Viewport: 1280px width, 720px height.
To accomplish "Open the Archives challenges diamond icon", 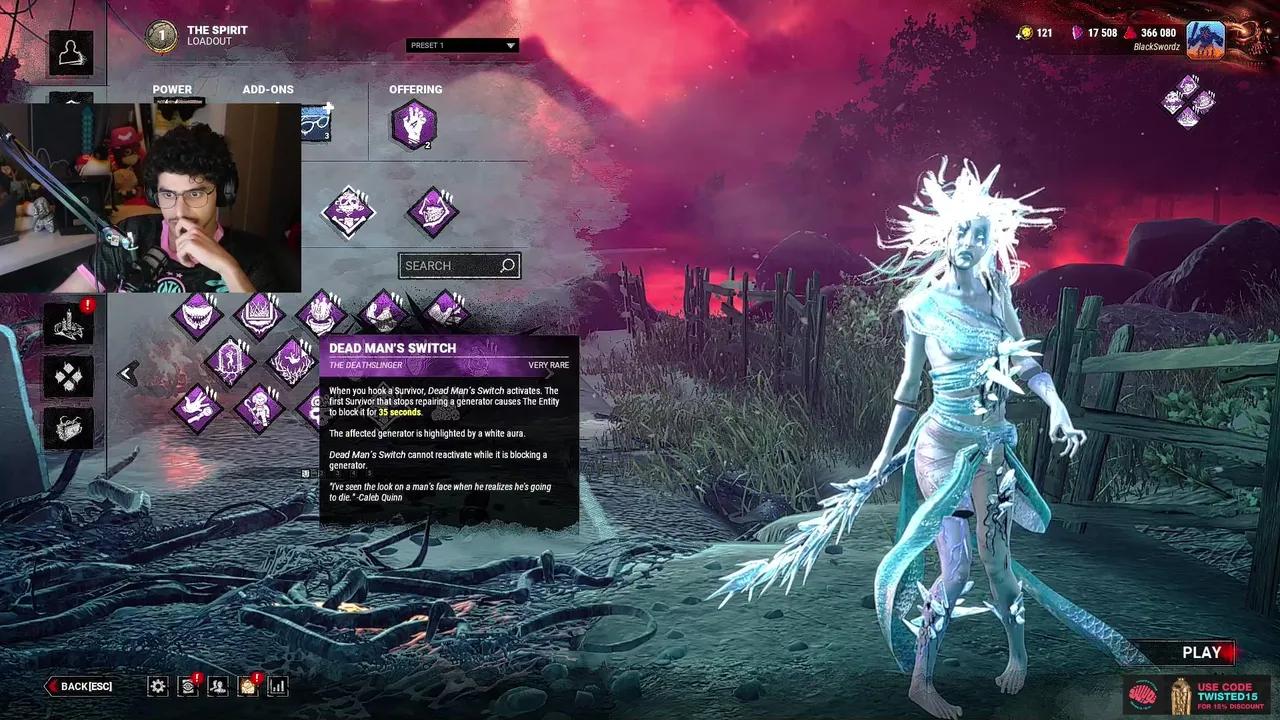I will 68,376.
